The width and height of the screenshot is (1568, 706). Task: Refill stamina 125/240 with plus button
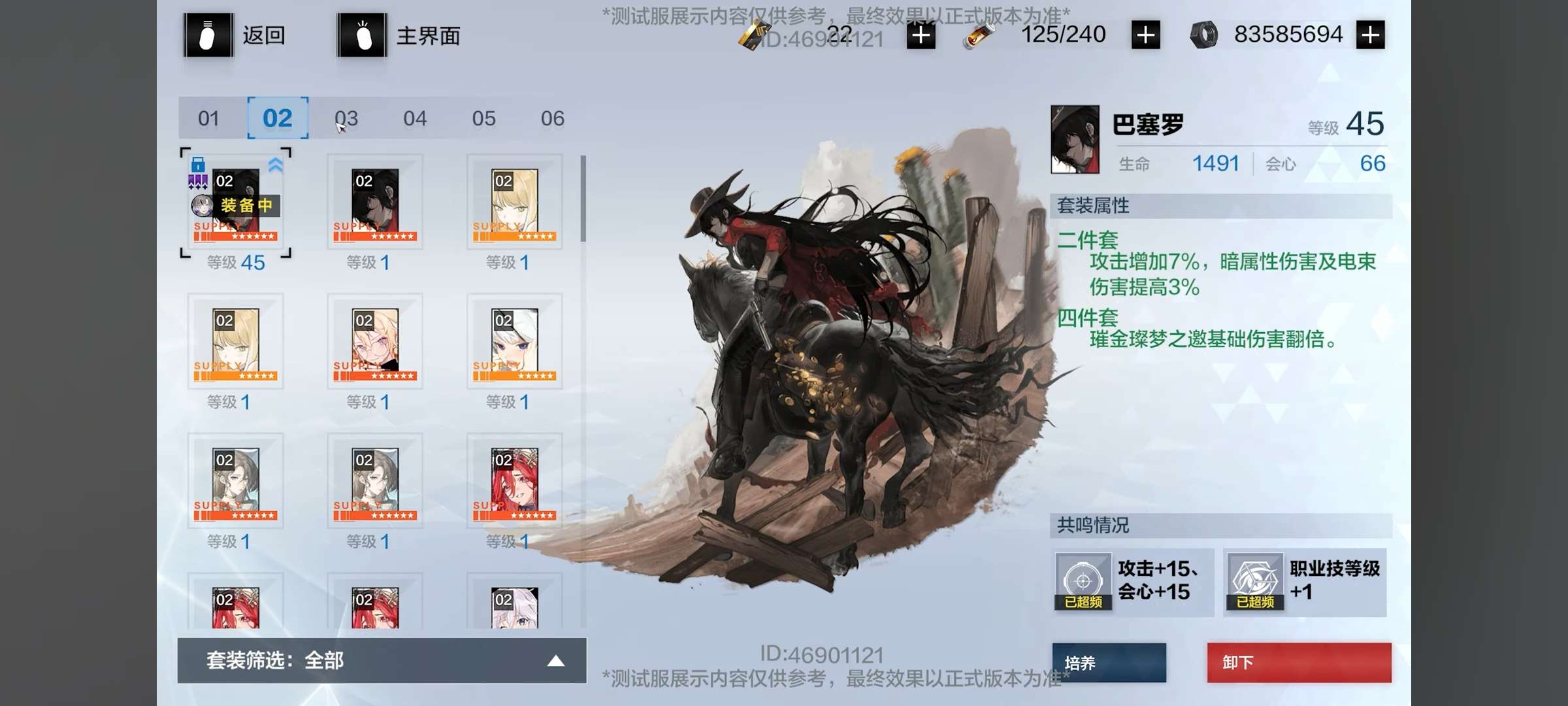[x=1145, y=35]
